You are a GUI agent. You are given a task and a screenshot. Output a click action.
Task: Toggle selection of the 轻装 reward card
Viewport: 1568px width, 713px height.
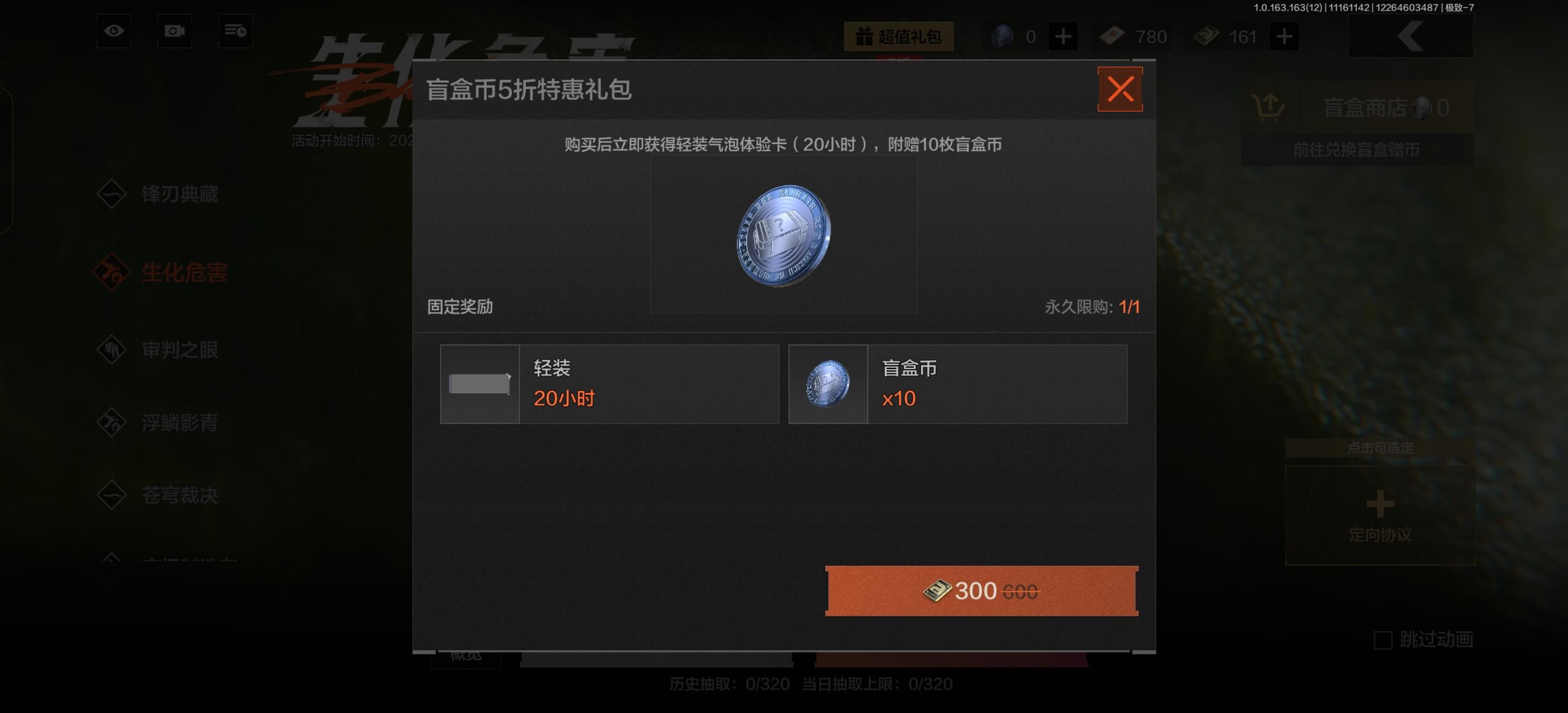(609, 384)
